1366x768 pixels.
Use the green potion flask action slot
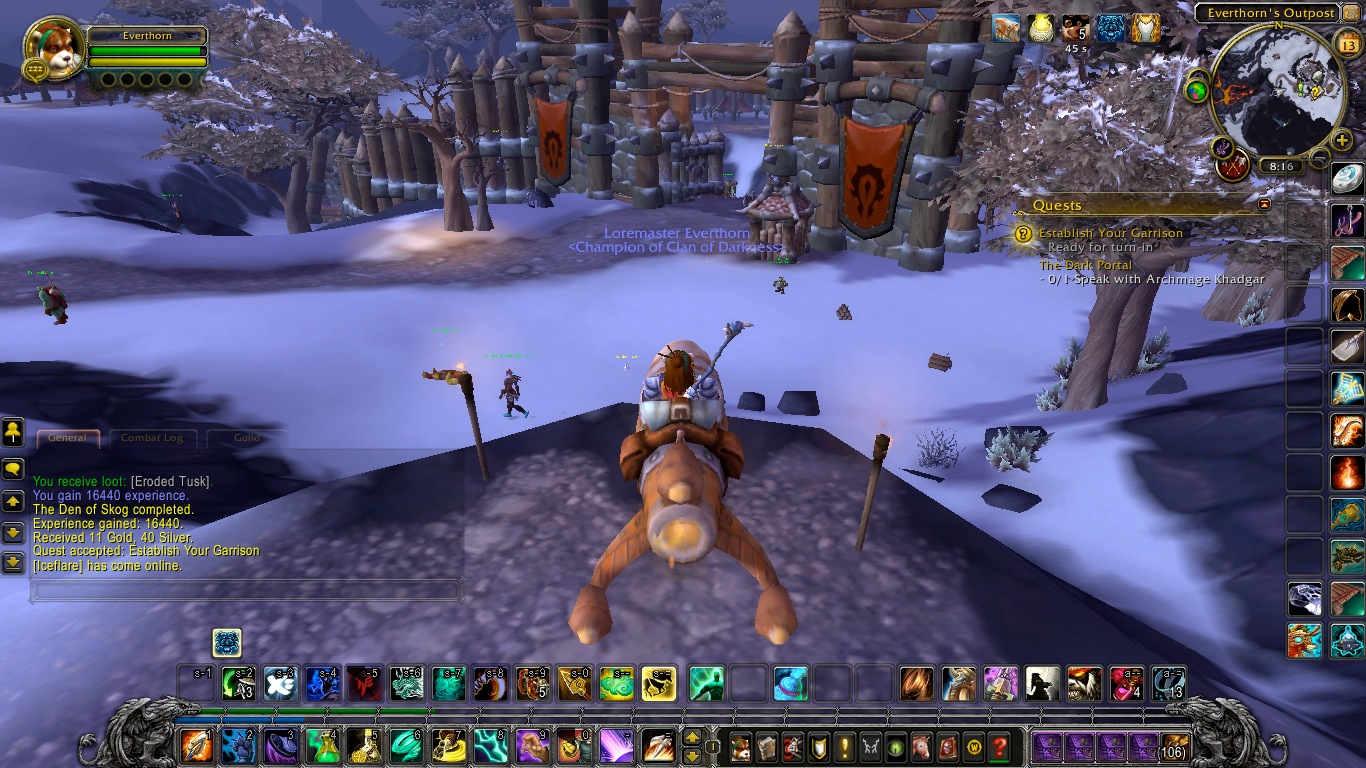tap(322, 746)
